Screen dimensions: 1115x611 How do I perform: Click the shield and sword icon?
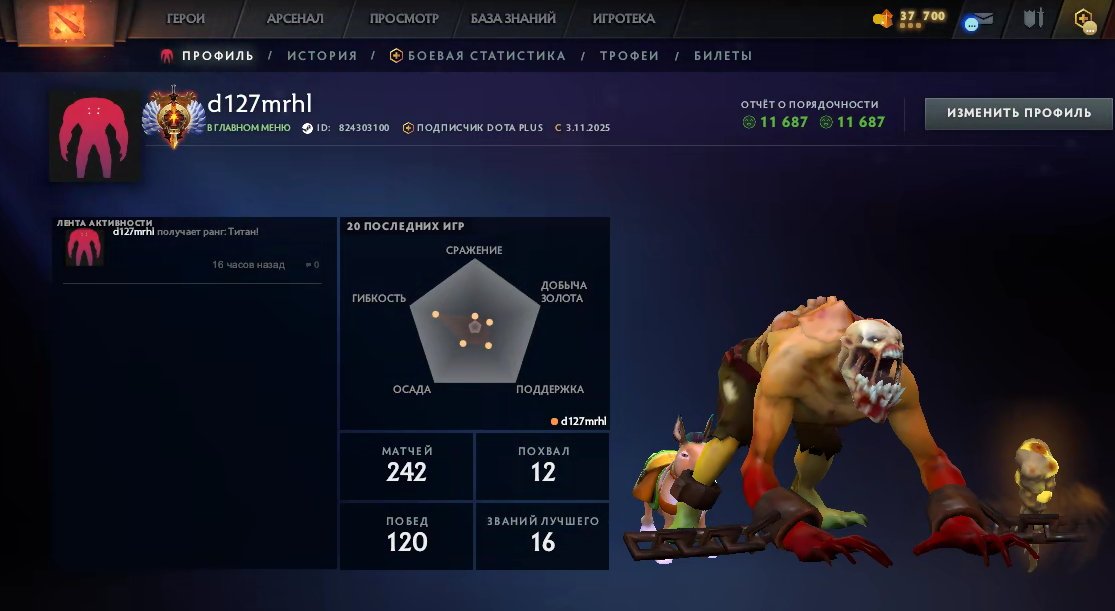[1033, 19]
